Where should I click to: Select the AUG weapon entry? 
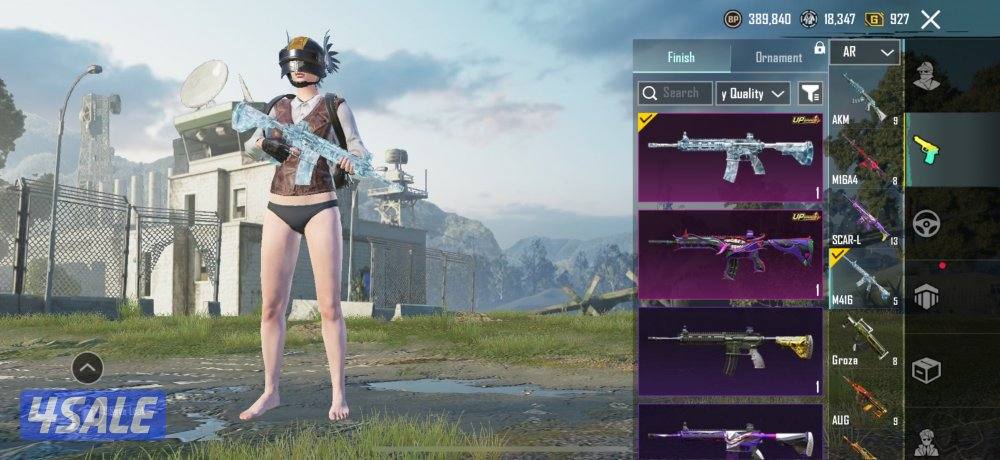865,400
